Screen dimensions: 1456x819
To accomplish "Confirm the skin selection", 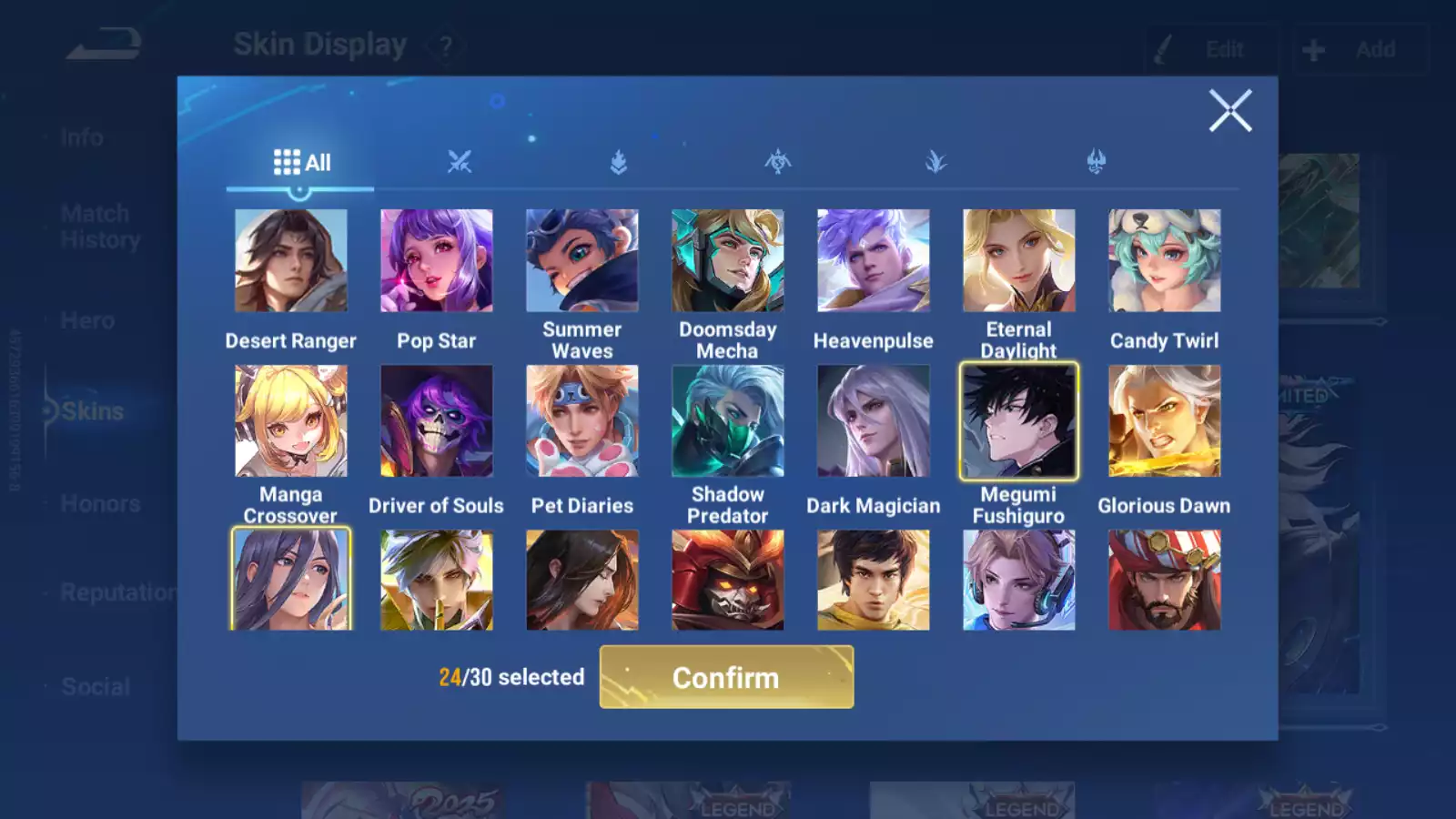I will click(x=726, y=677).
